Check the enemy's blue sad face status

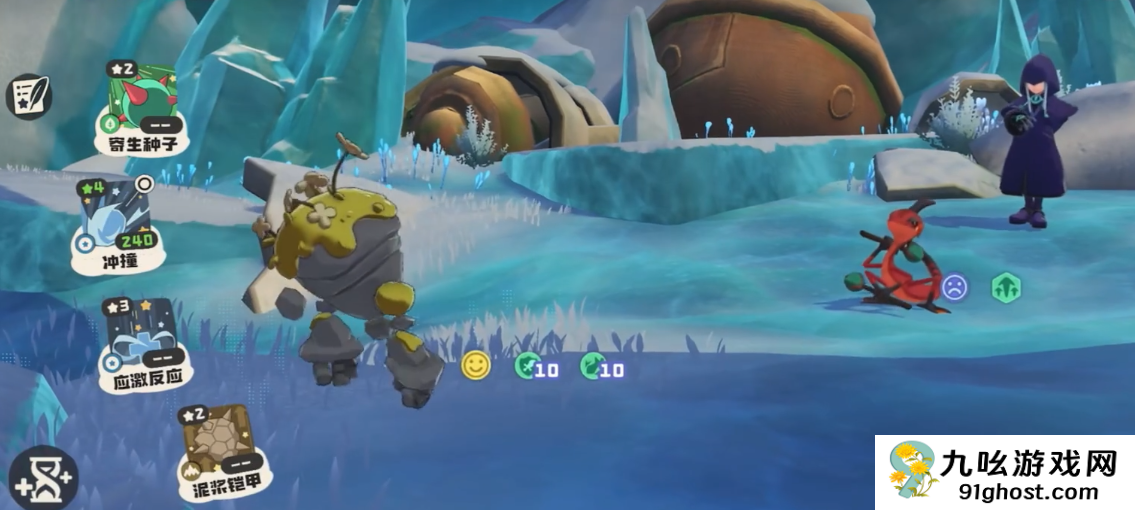coord(956,288)
